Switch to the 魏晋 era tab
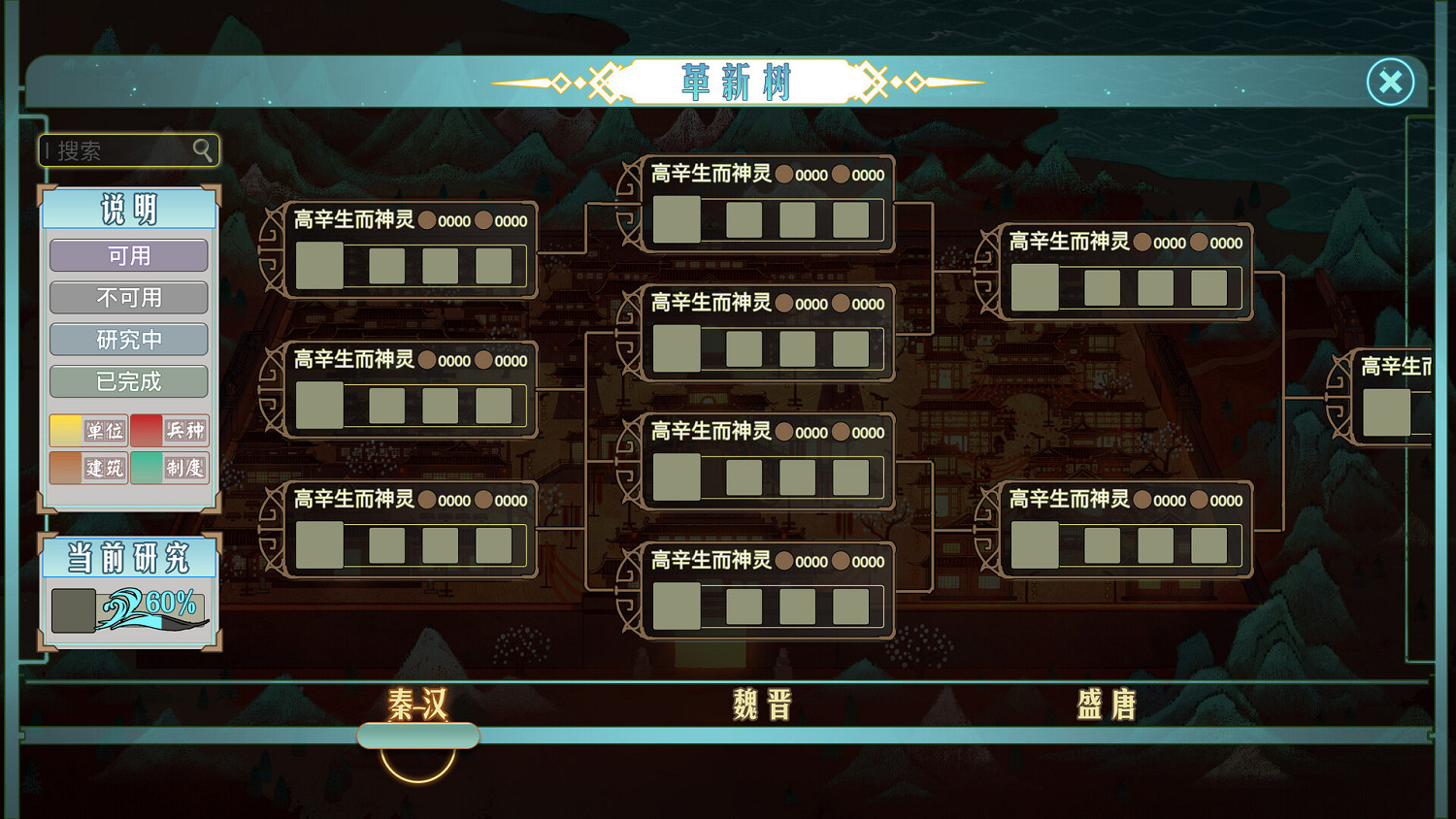 (x=763, y=704)
